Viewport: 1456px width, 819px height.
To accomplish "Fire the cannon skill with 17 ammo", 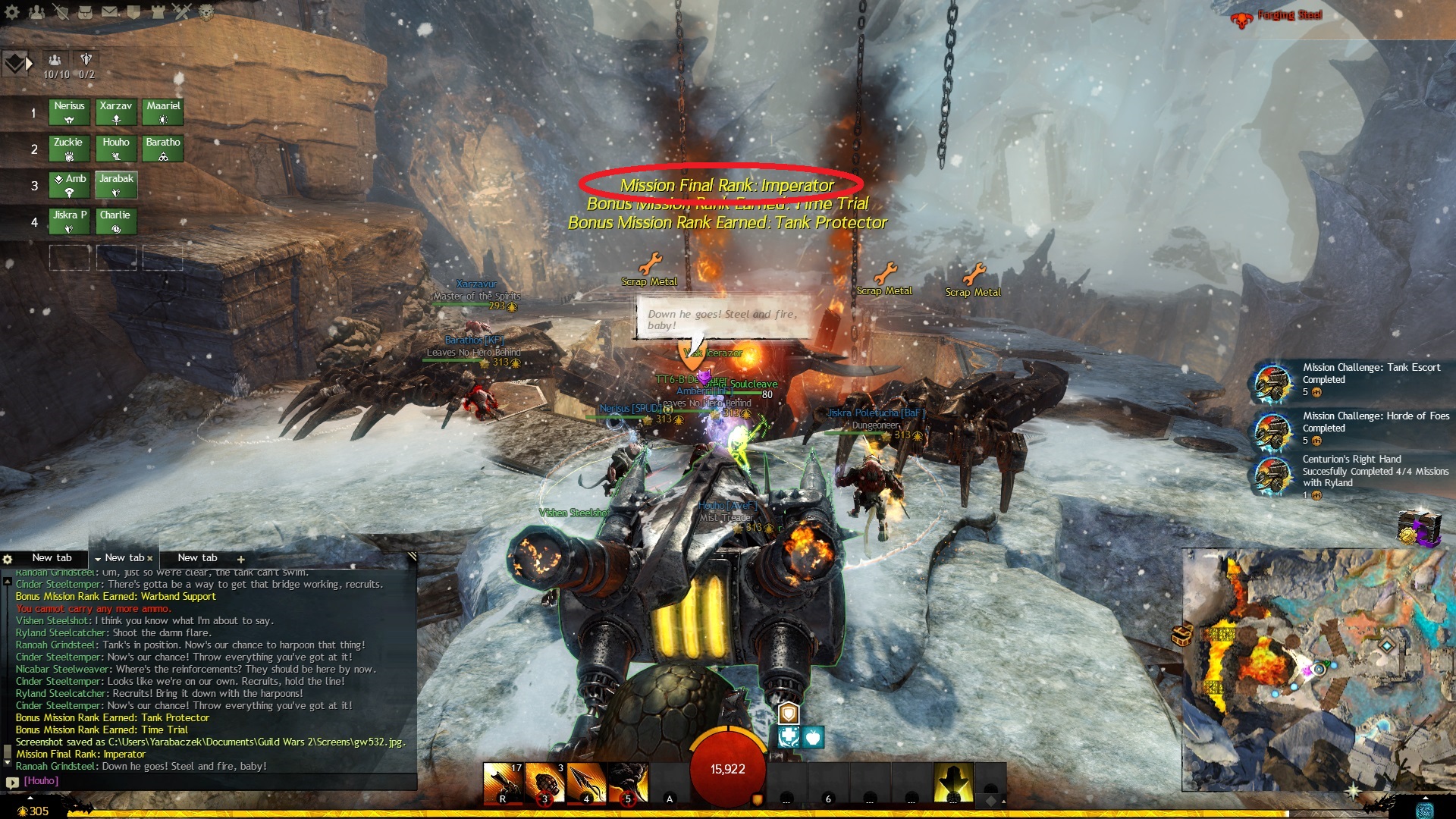I will pos(503,783).
